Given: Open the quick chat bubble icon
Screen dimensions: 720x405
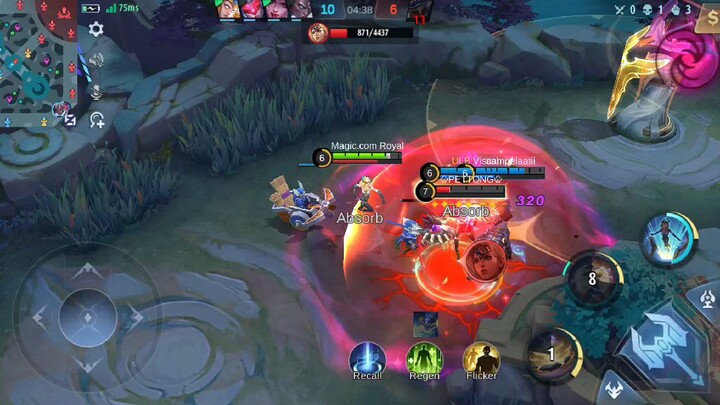Looking at the screenshot, I should pyautogui.click(x=97, y=120).
